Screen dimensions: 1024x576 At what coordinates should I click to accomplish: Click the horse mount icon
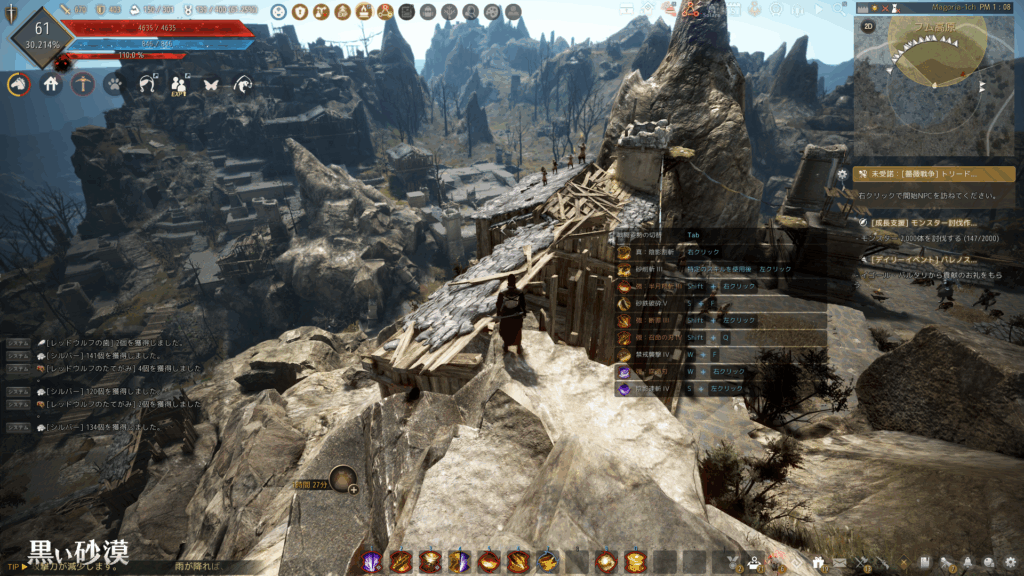pos(19,85)
